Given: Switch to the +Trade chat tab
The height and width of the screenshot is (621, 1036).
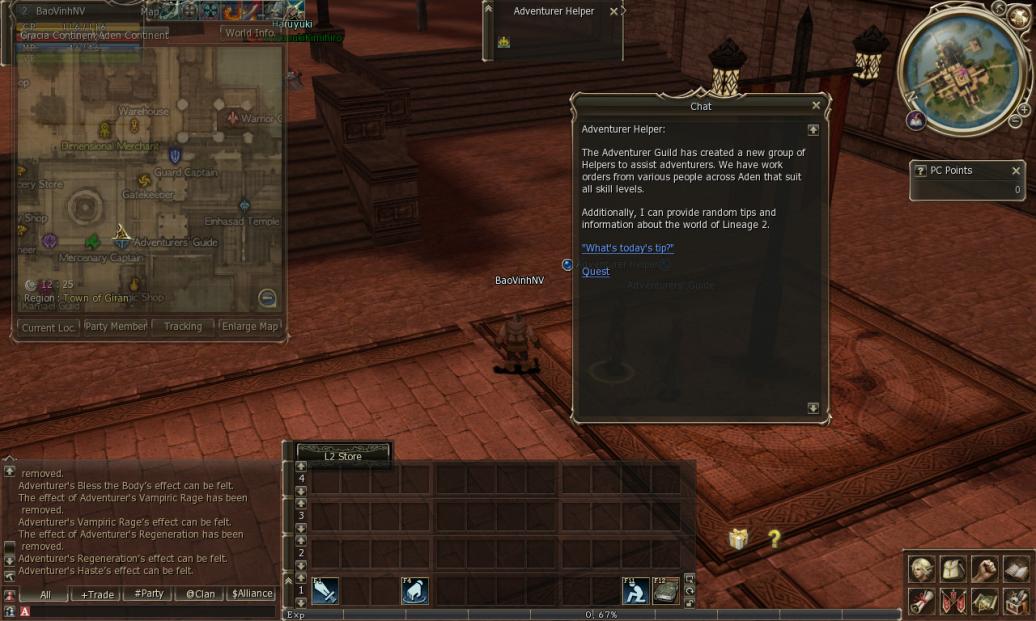Looking at the screenshot, I should (x=98, y=594).
